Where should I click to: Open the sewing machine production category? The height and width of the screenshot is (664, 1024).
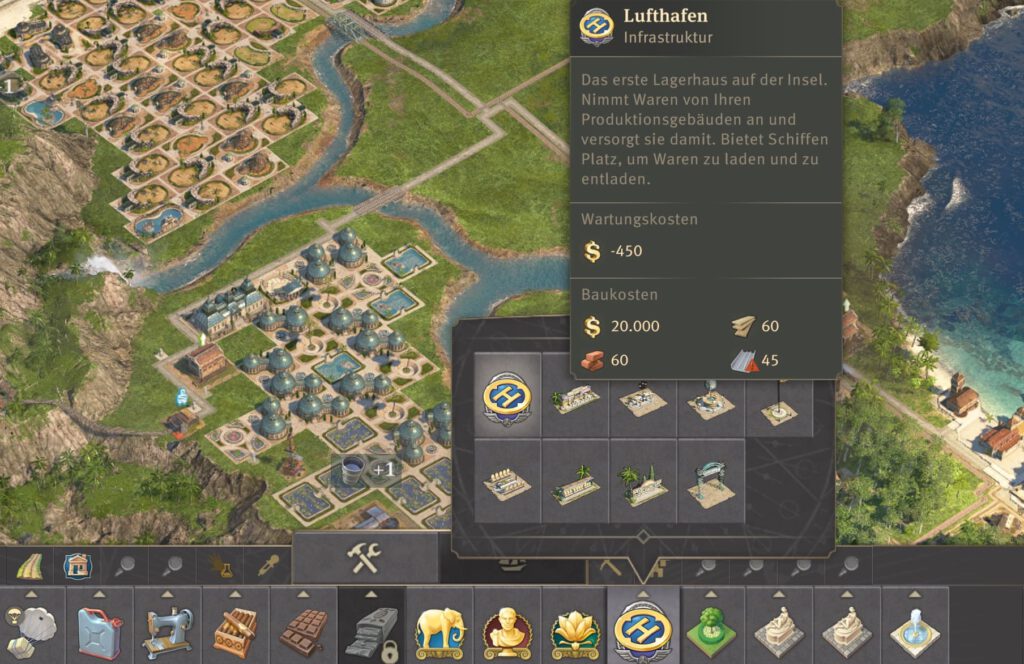(x=168, y=629)
